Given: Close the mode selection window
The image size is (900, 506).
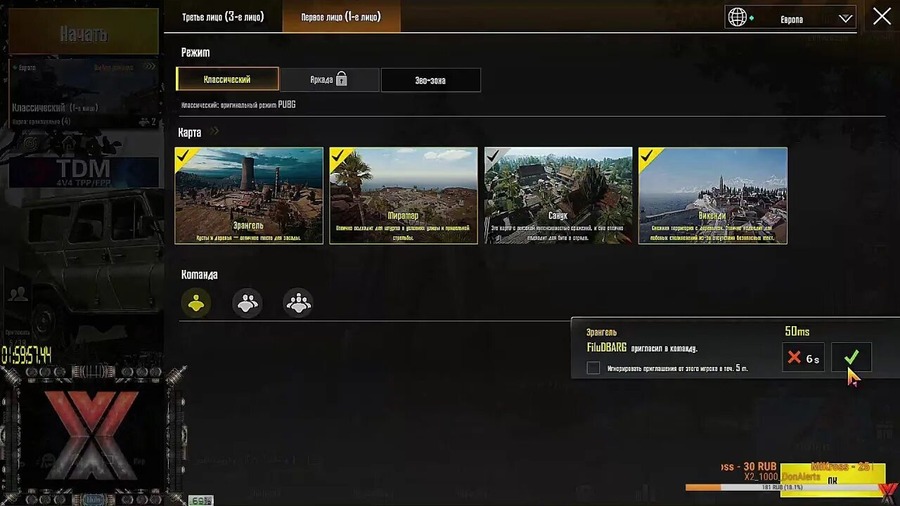Looking at the screenshot, I should click(881, 17).
